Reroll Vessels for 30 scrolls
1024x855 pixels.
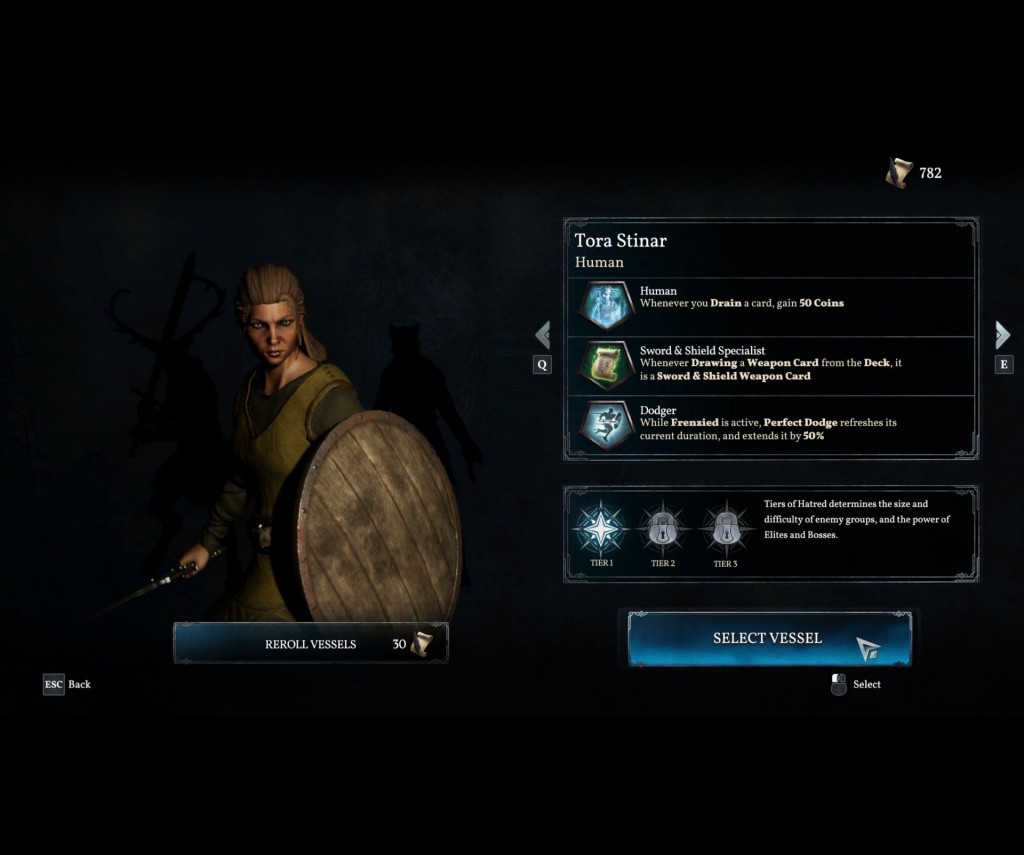[311, 643]
